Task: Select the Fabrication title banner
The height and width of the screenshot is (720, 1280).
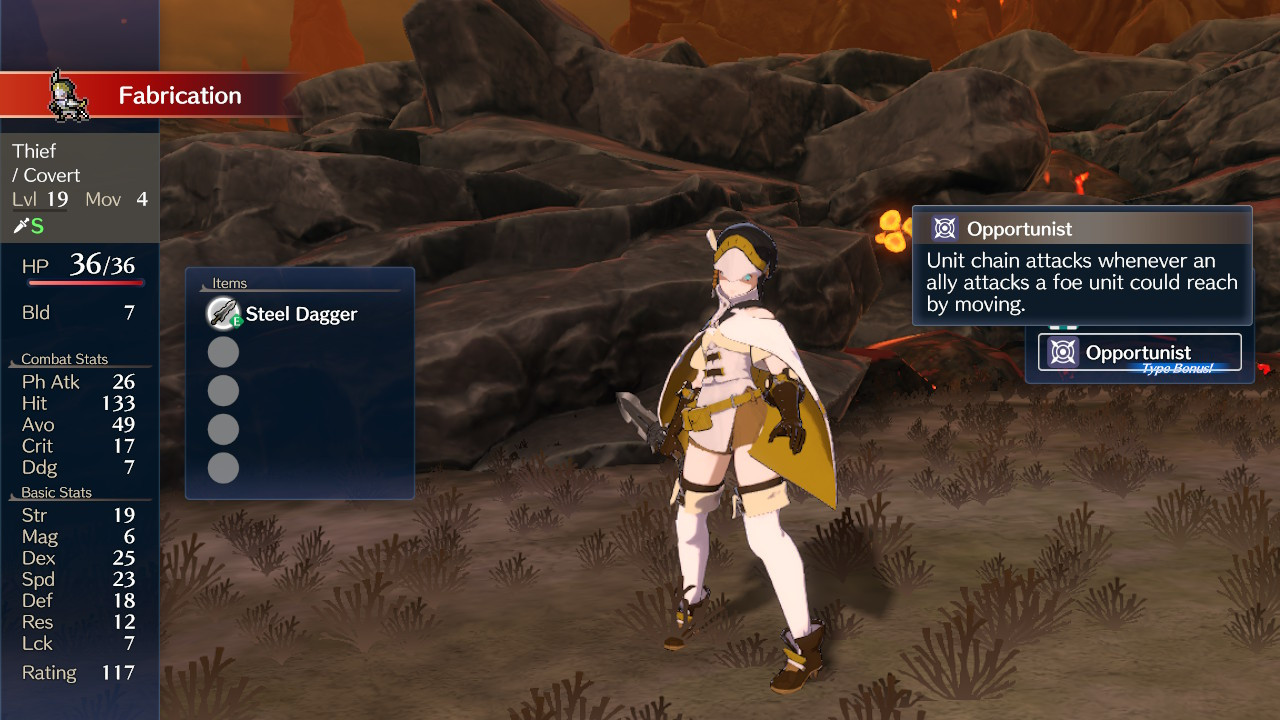Action: pyautogui.click(x=180, y=95)
